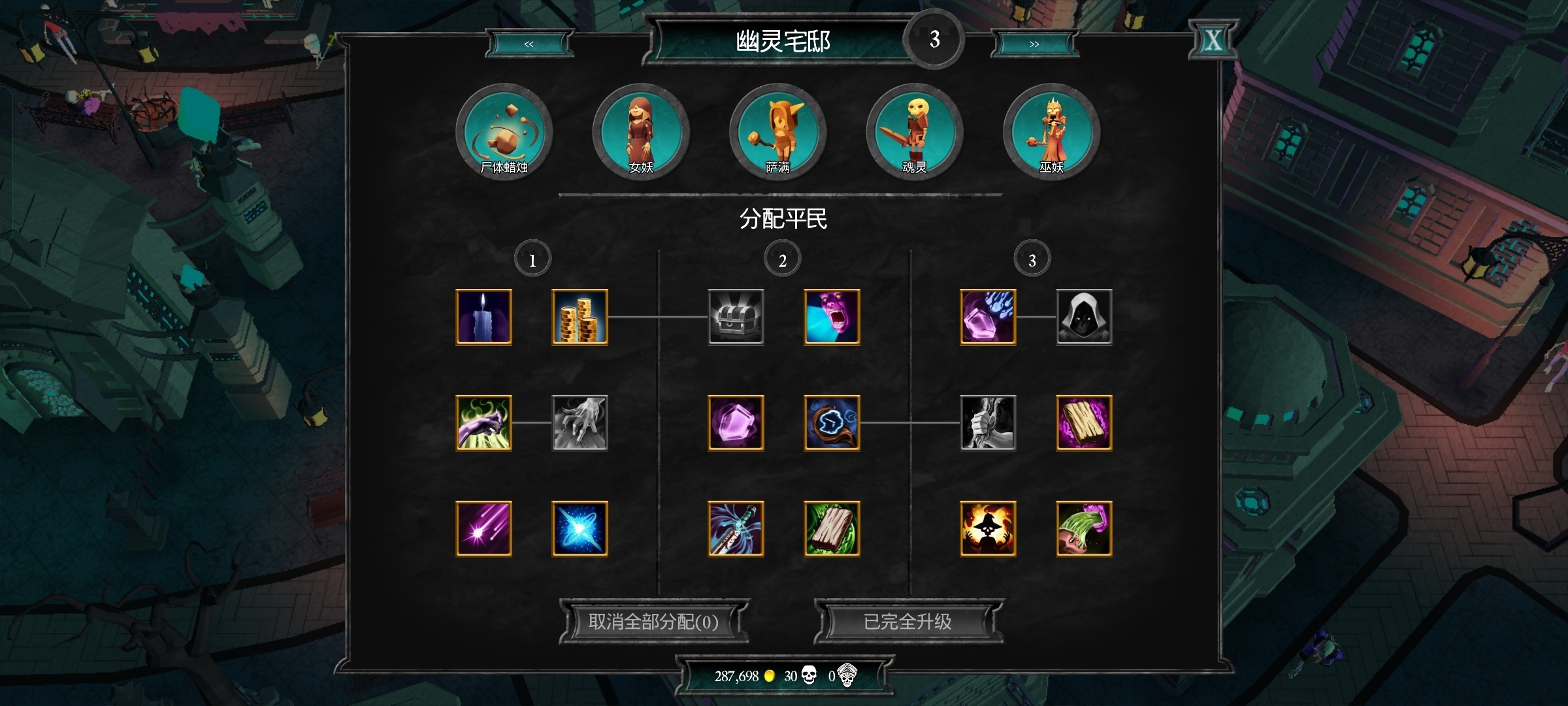Open the treasure chest skill upgrade
Screen dimensions: 1568x706
point(736,318)
